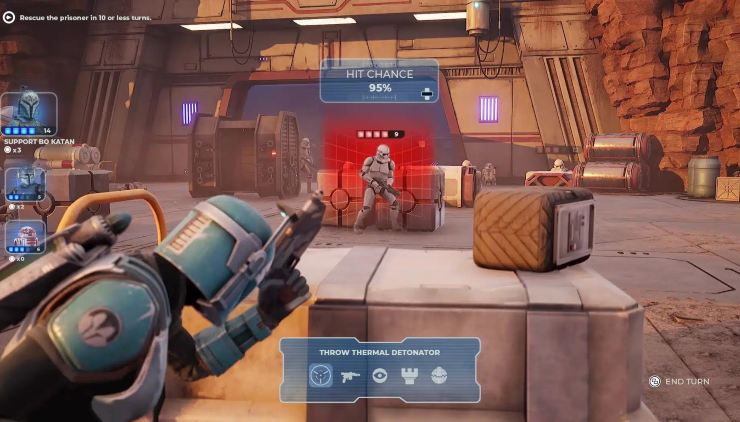This screenshot has height=422, width=740.
Task: Switch to the second Mandalorian squad portrait
Action: coord(25,183)
